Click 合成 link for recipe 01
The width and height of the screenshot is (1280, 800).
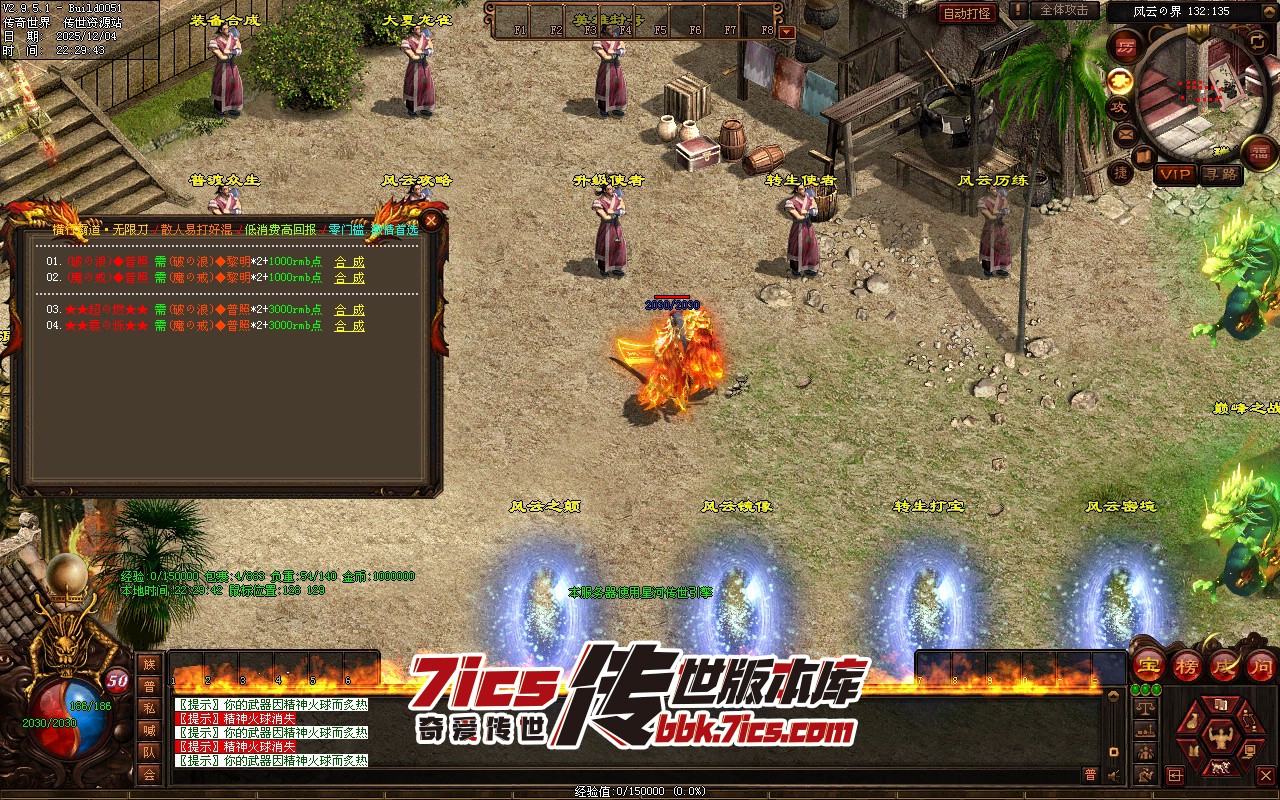pos(349,262)
